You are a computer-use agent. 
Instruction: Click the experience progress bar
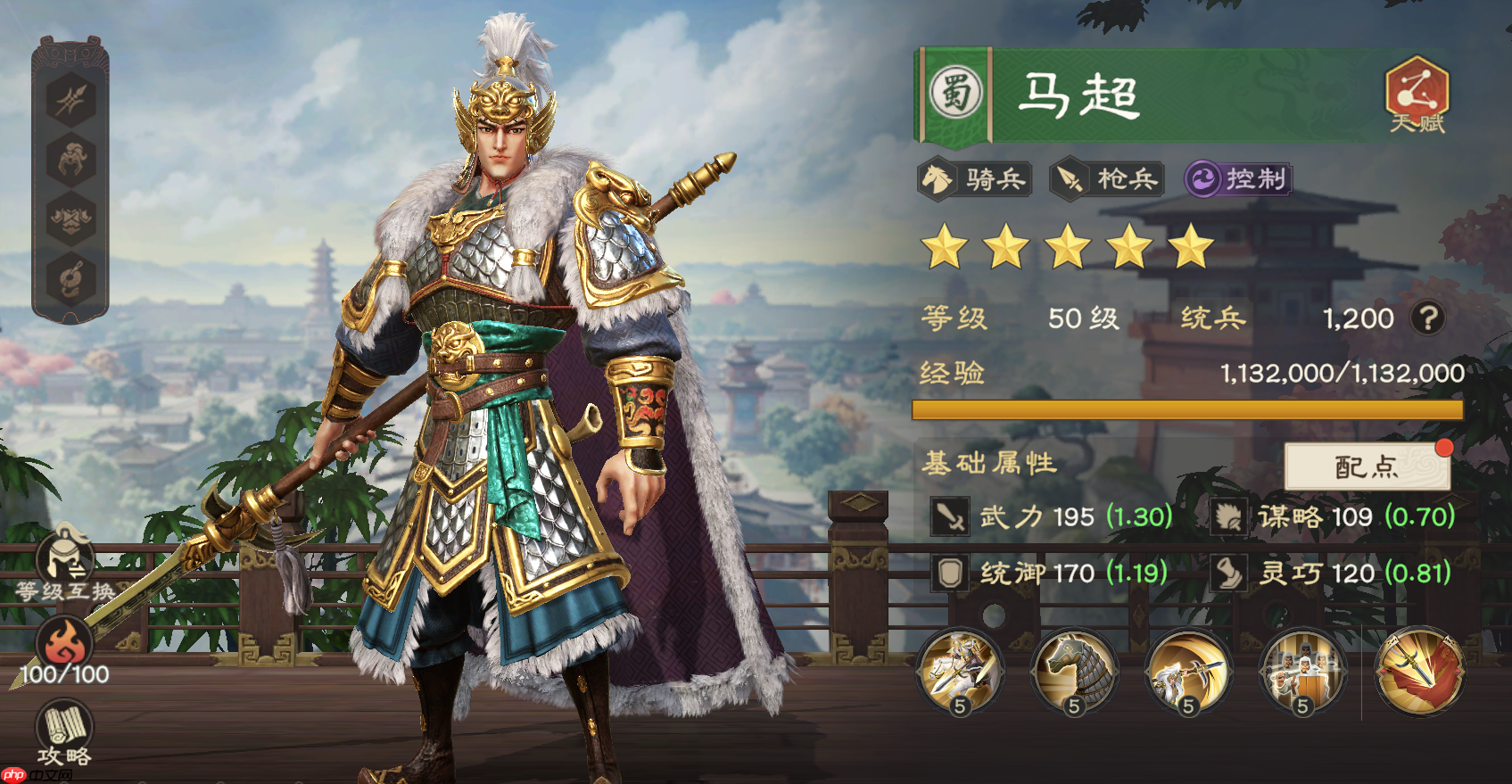pyautogui.click(x=1186, y=411)
